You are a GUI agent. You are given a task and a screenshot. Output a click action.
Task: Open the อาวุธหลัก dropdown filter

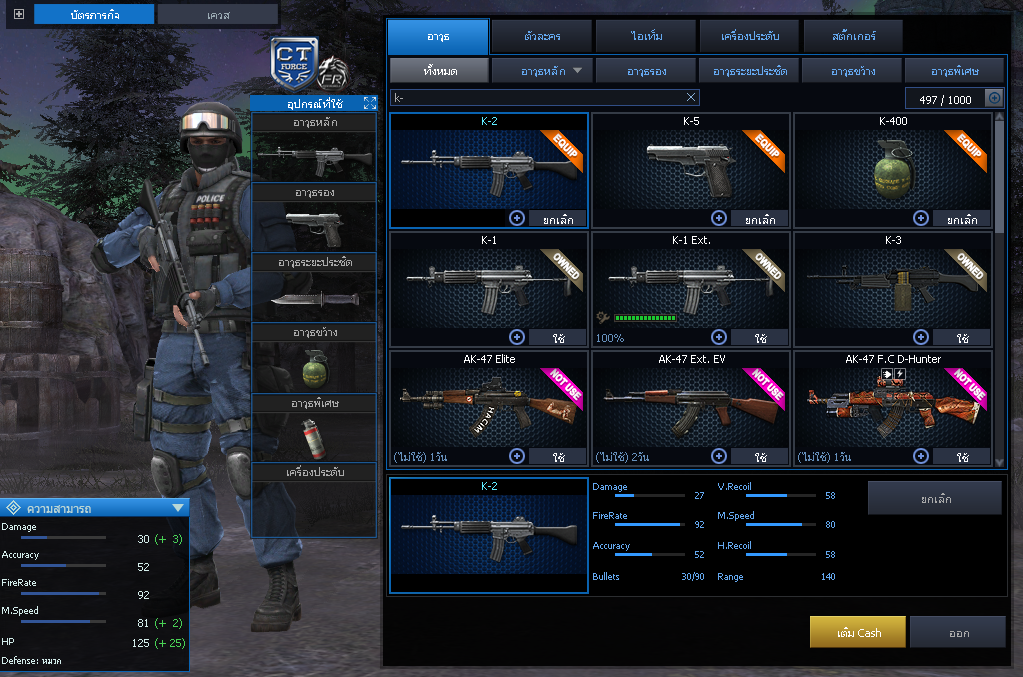[x=543, y=71]
